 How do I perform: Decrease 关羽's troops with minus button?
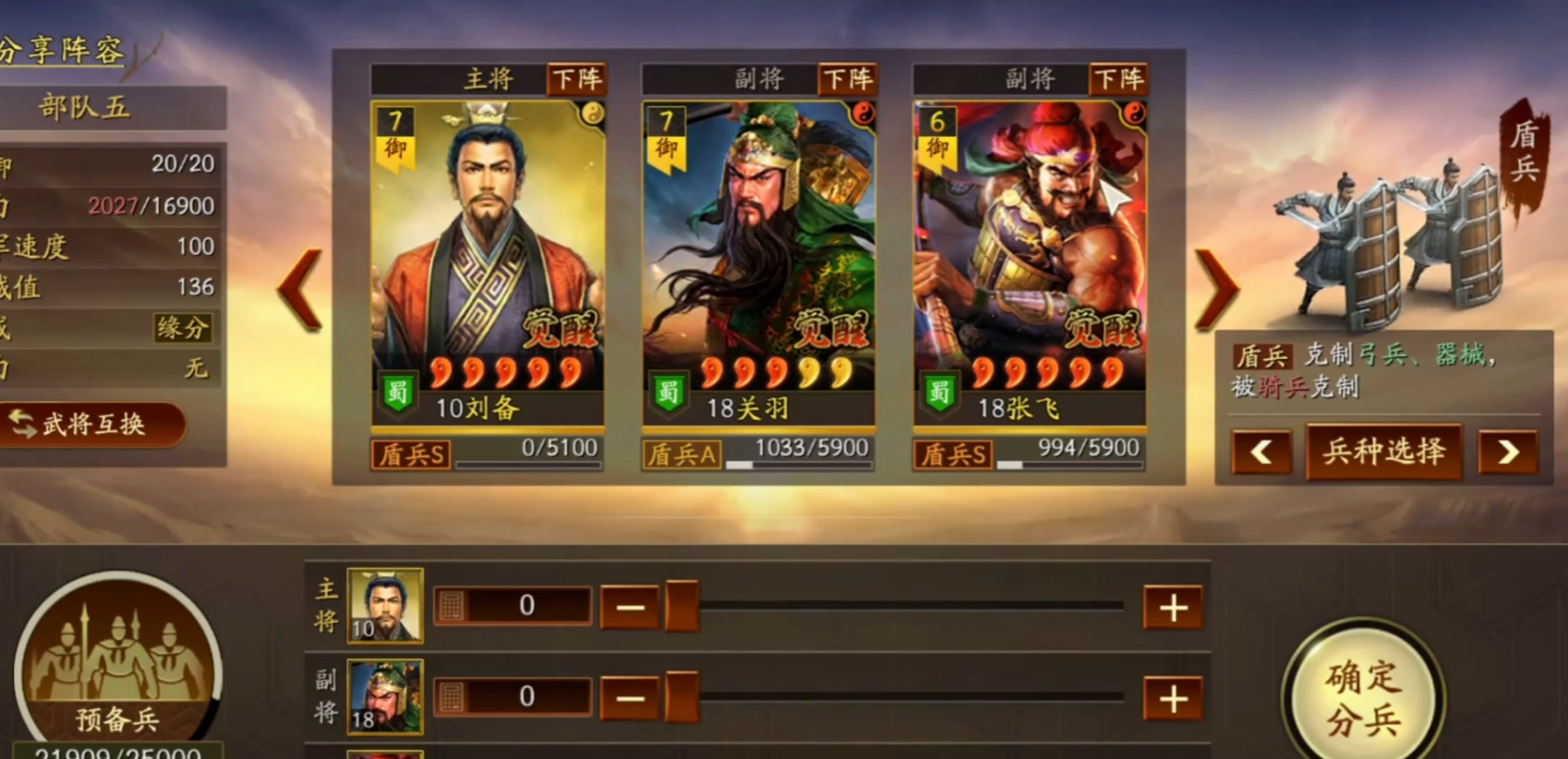tap(630, 699)
